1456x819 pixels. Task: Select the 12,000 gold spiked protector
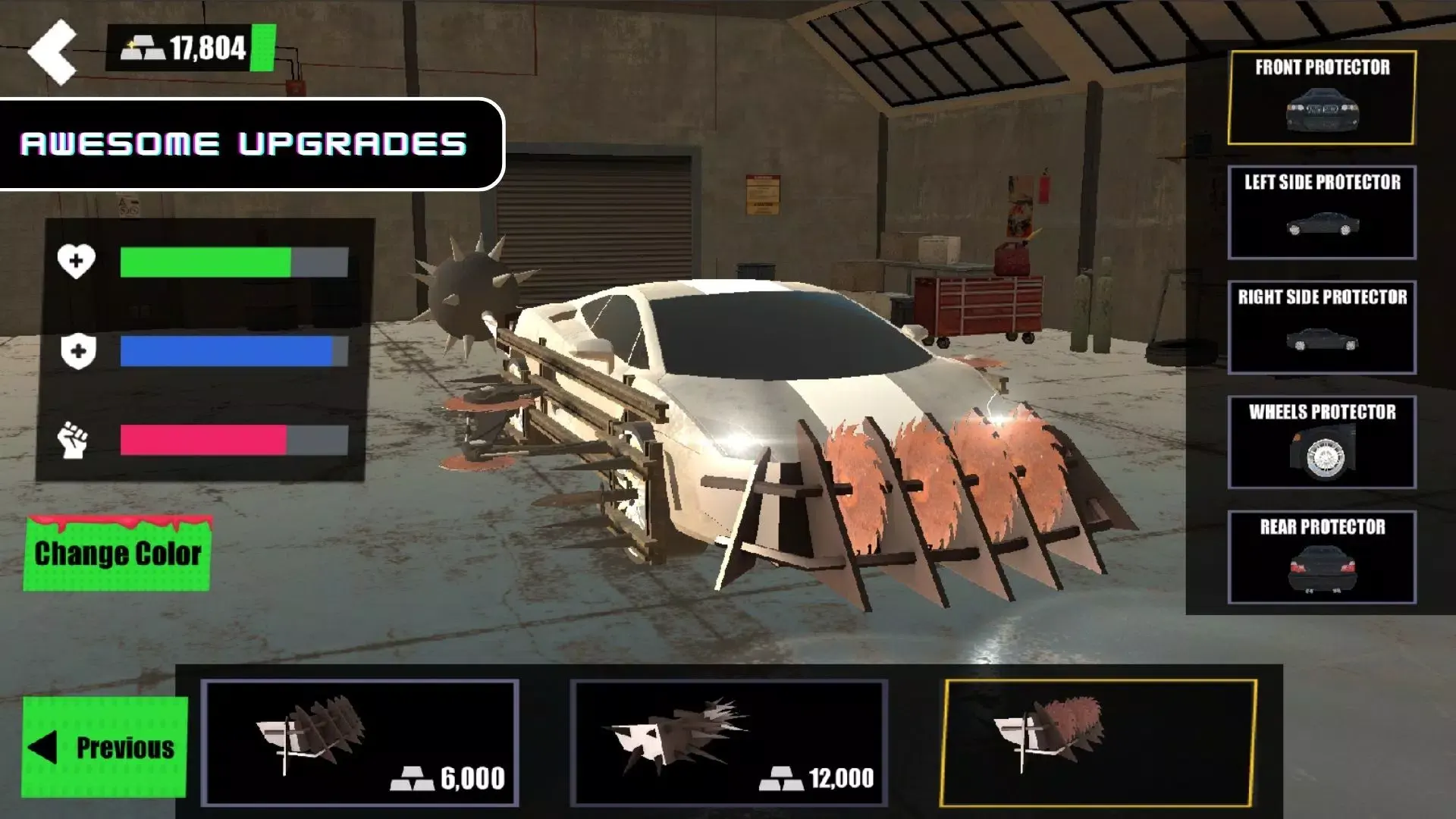coord(729,742)
